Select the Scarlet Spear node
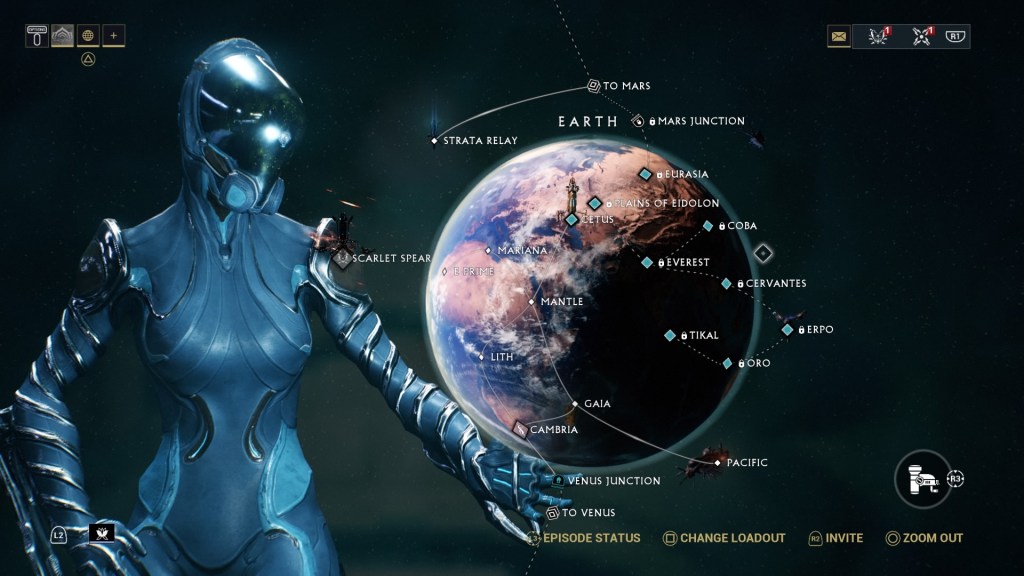The width and height of the screenshot is (1024, 576). (x=342, y=258)
